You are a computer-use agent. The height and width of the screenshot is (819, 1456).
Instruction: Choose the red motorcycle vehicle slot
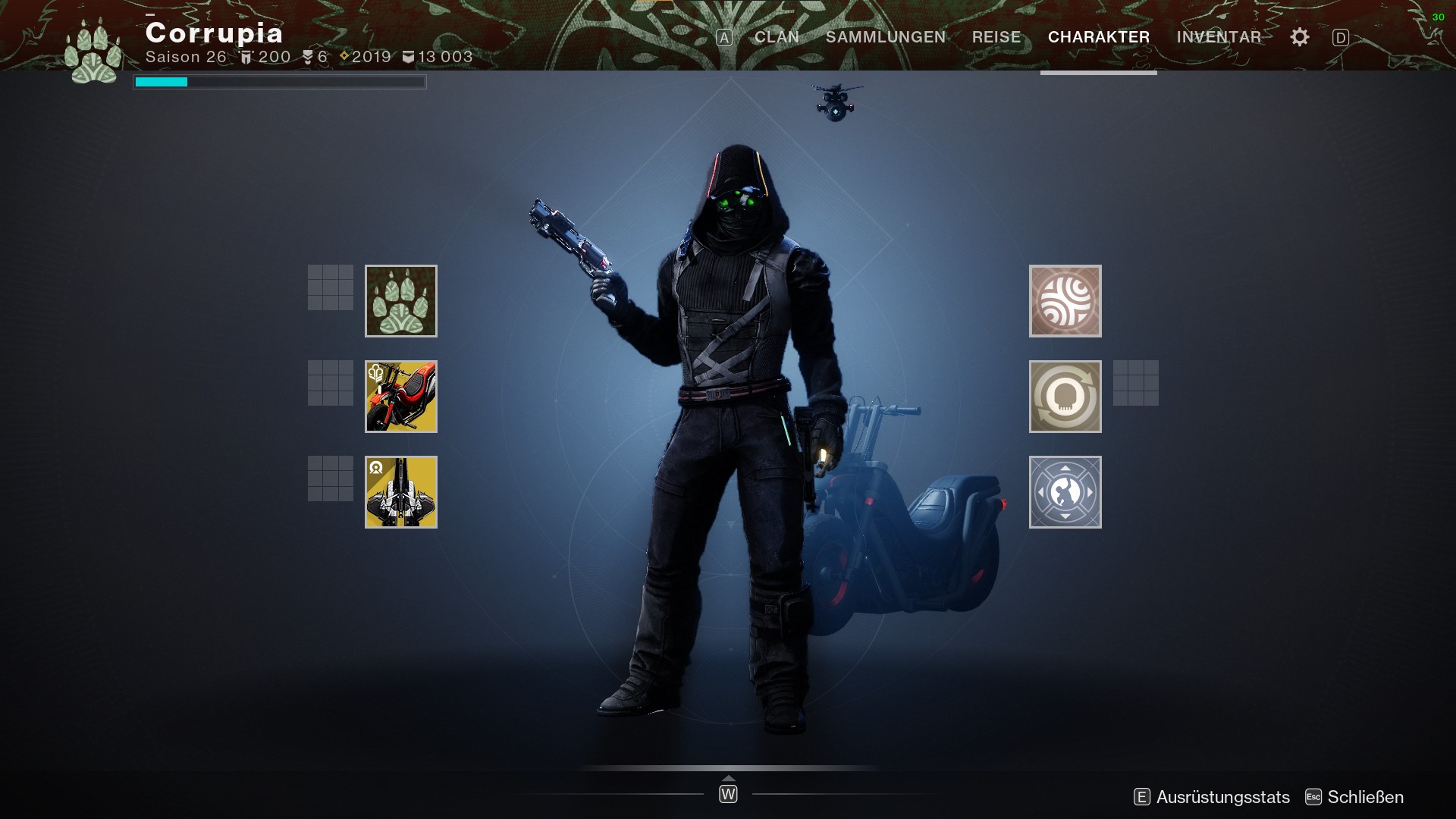[401, 397]
